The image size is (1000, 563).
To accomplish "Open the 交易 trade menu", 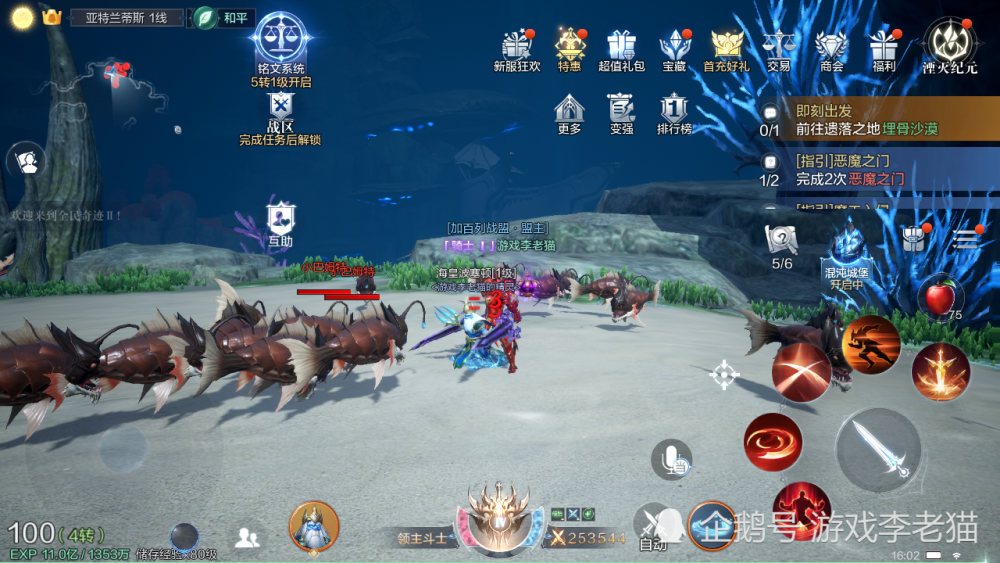I will click(x=778, y=47).
